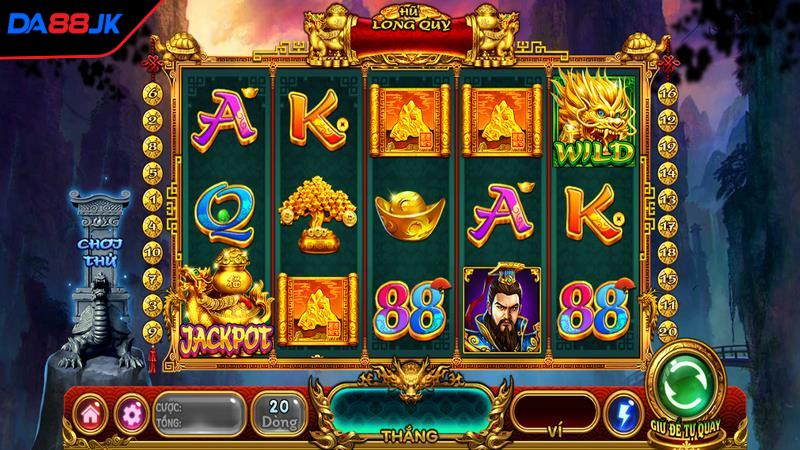The width and height of the screenshot is (800, 450).
Task: Open the Cược Tổng bet amount box
Action: coord(197,412)
